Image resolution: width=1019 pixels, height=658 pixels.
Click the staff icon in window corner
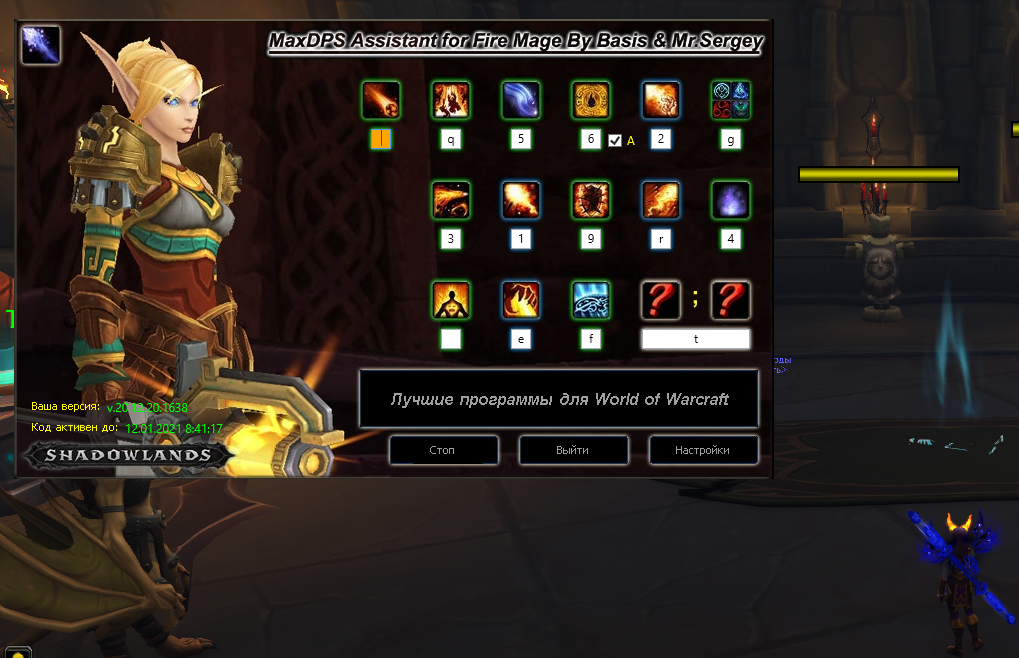tap(41, 44)
